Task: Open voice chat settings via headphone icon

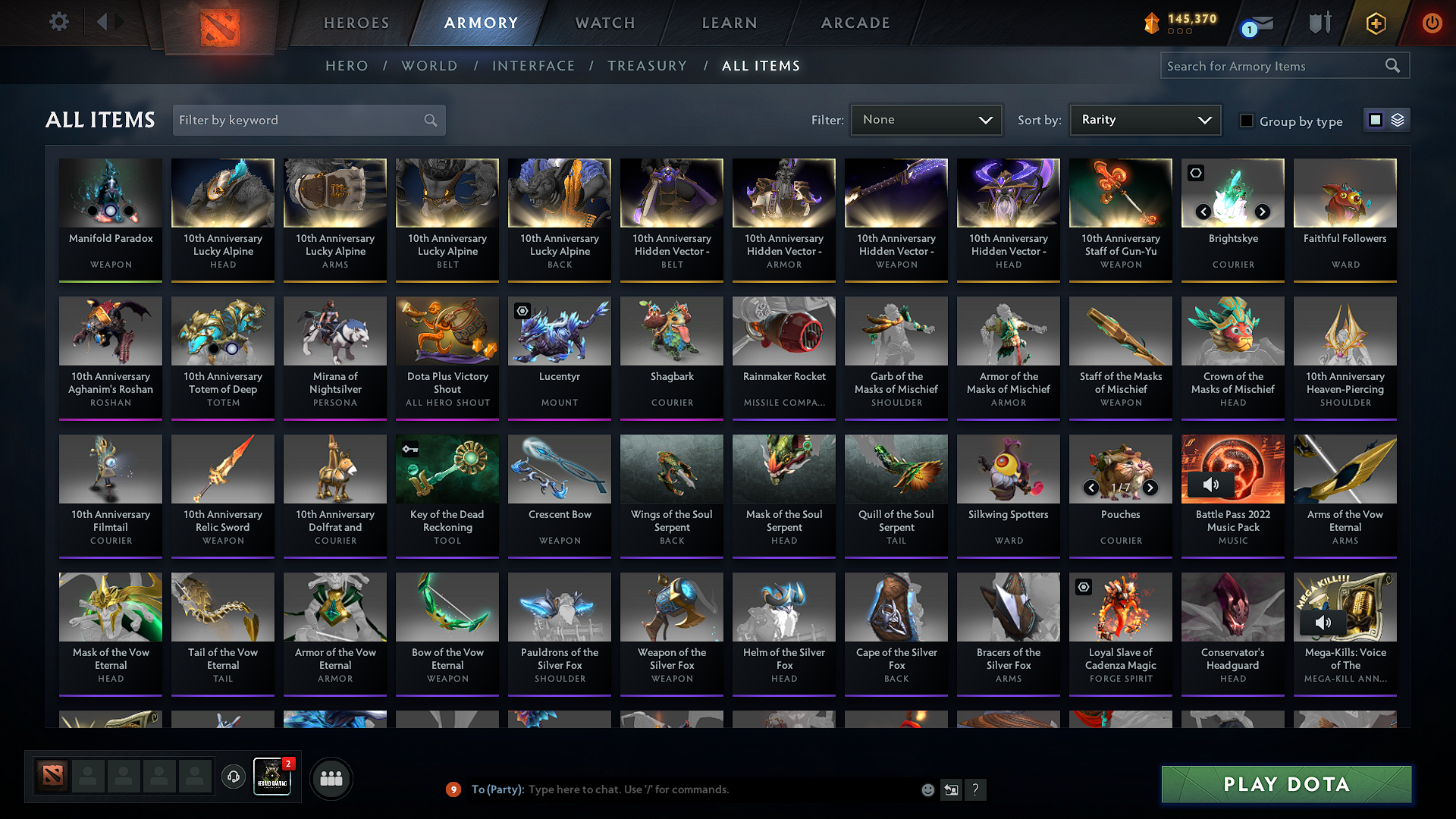Action: [233, 777]
